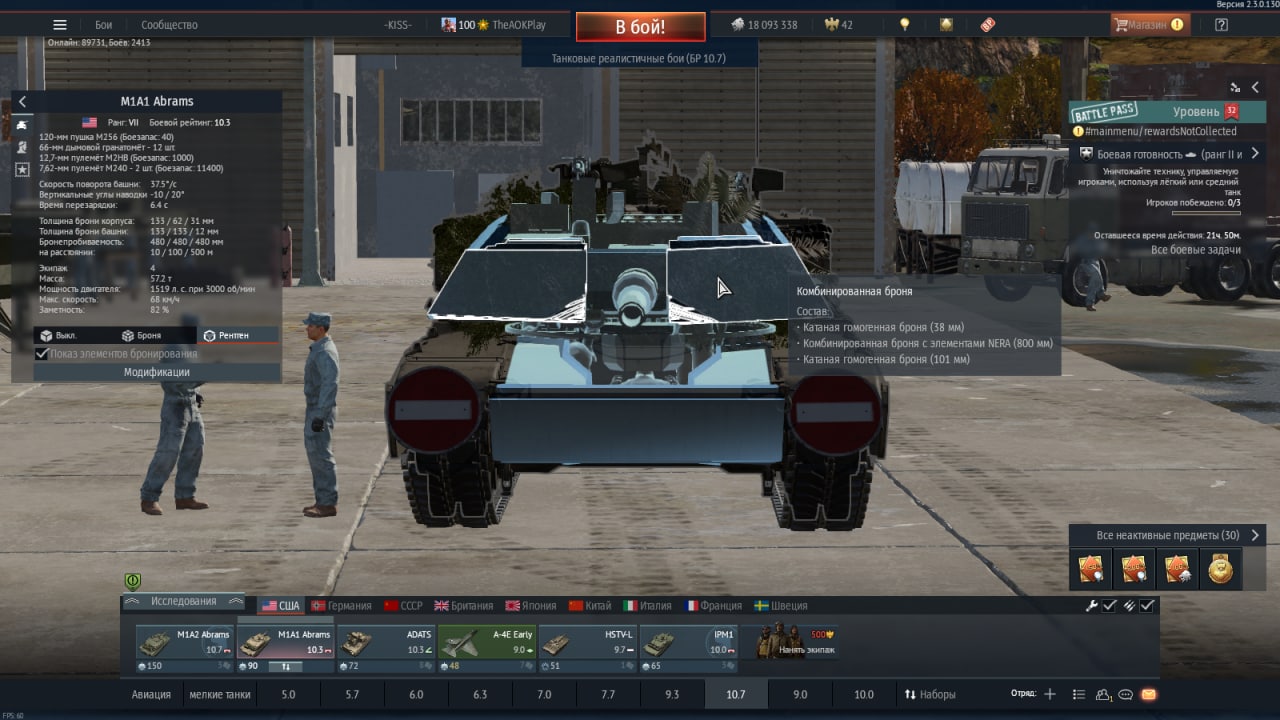Select the 9.3 preset tab
1280x720 pixels.
[x=672, y=694]
